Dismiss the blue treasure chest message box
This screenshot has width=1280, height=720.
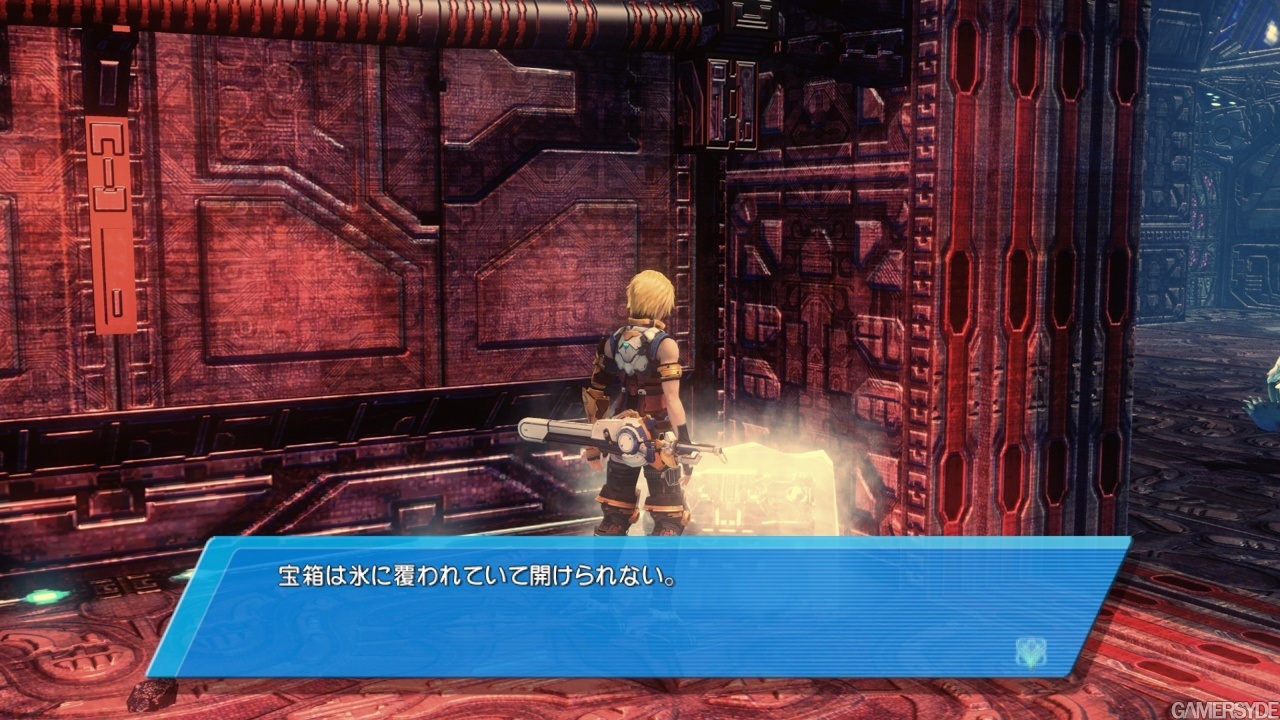pyautogui.click(x=640, y=608)
